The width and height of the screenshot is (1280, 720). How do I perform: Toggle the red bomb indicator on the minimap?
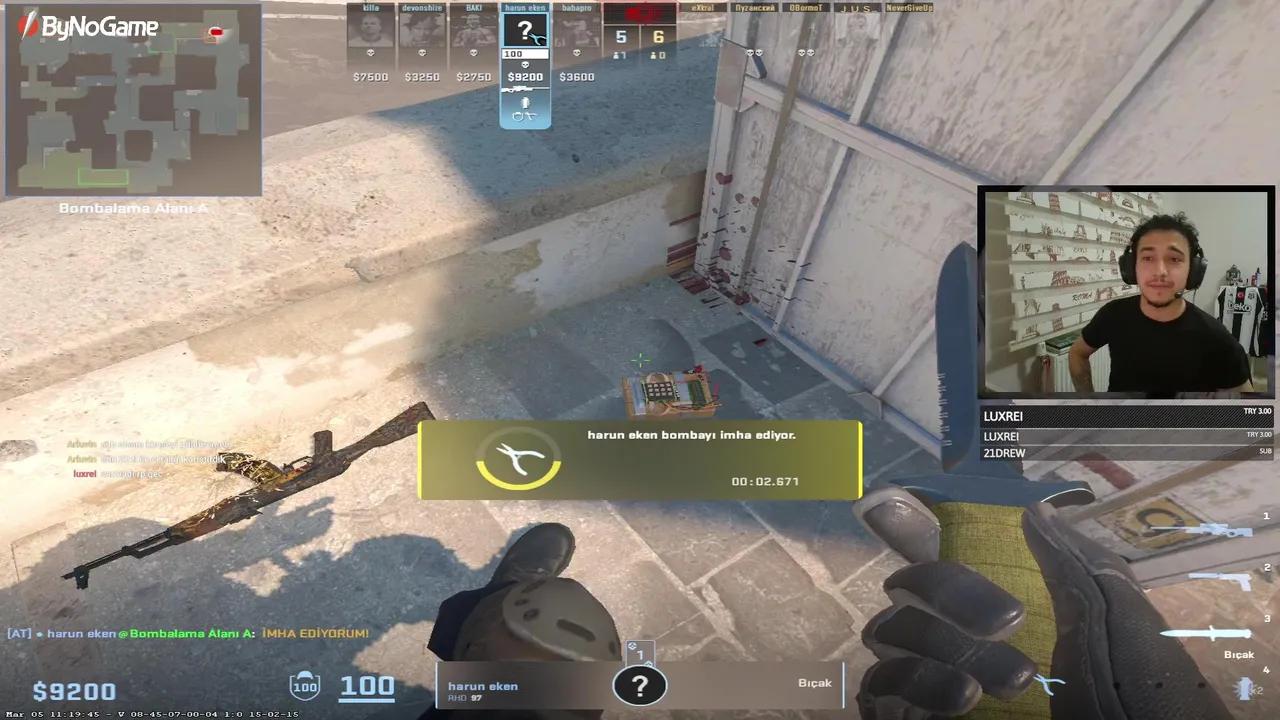216,31
